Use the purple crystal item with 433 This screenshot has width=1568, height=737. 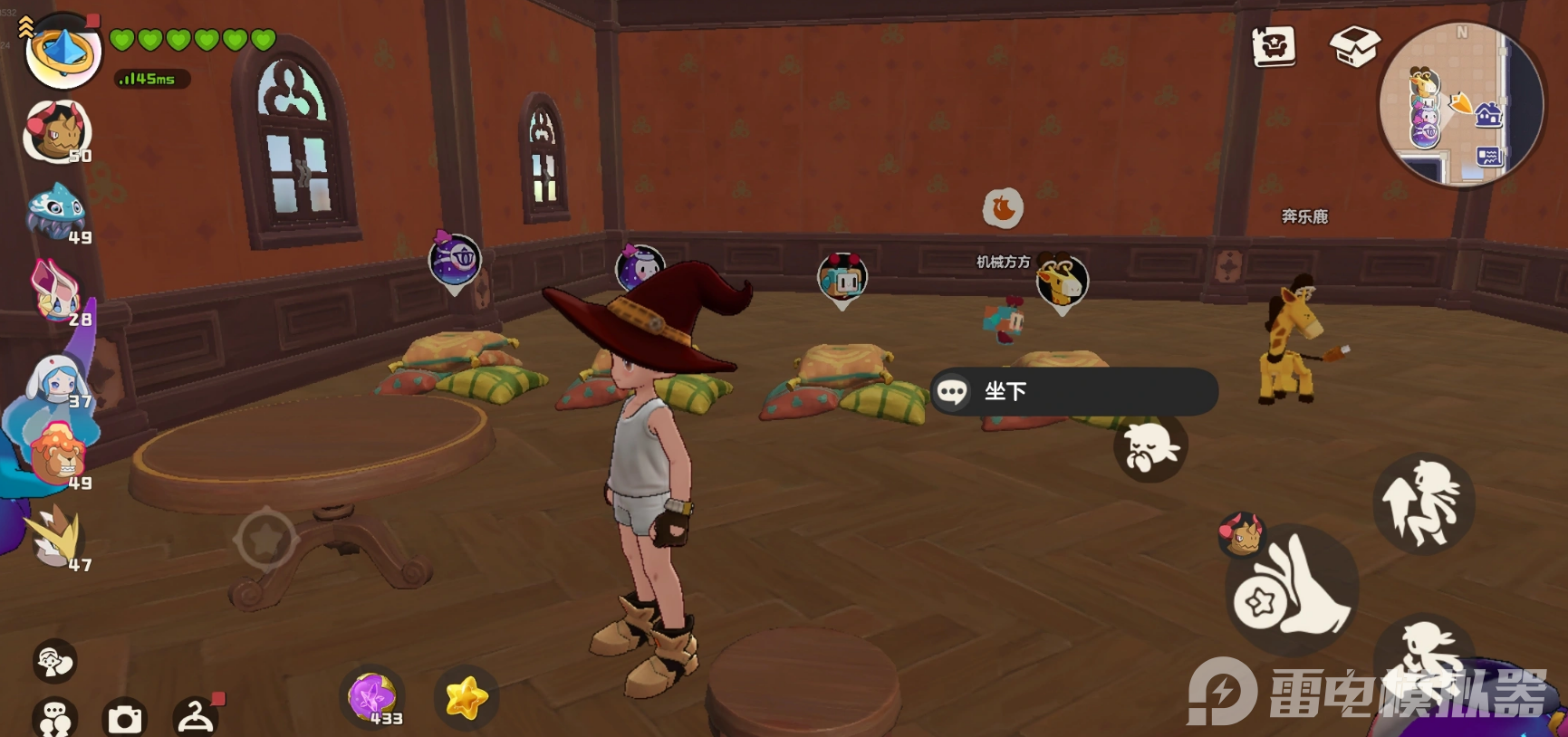click(x=372, y=697)
